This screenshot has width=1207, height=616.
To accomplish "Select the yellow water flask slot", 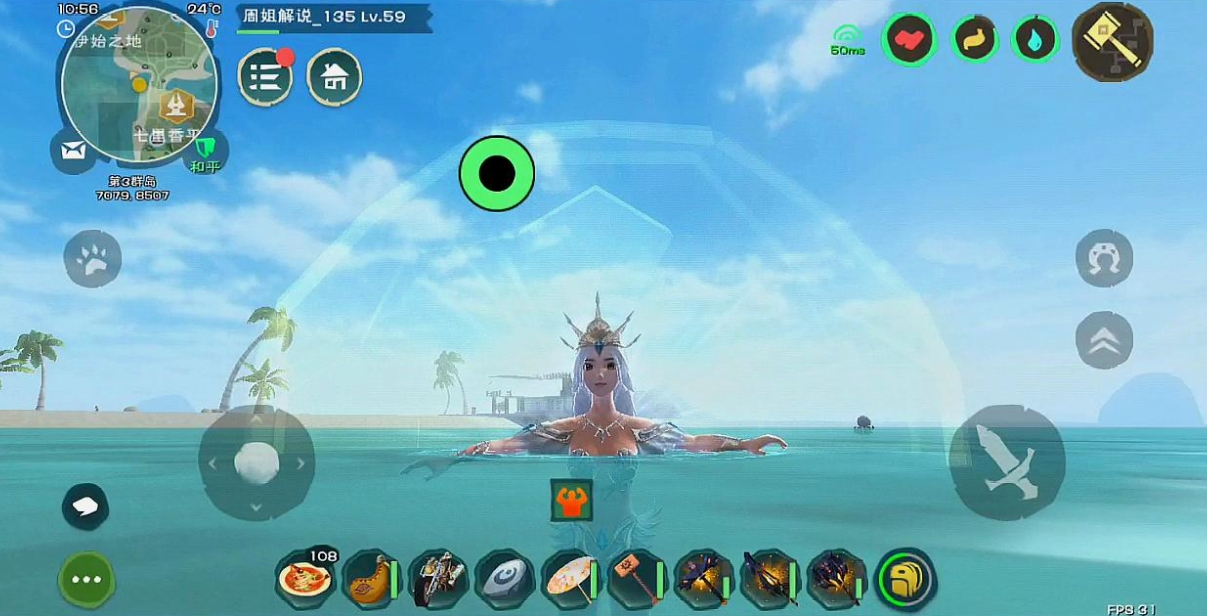I will [370, 578].
